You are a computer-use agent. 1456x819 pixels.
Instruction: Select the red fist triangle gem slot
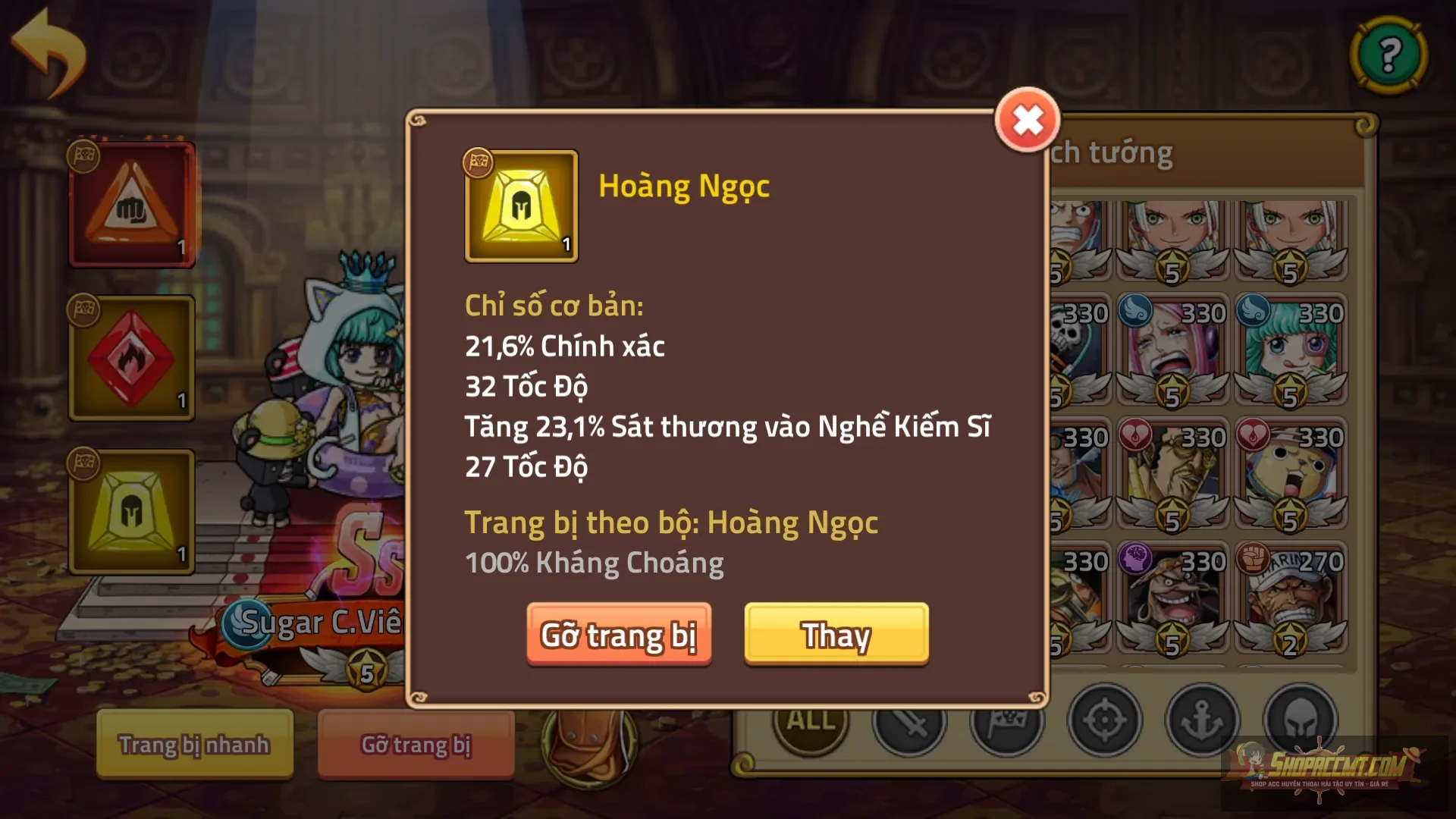(132, 206)
